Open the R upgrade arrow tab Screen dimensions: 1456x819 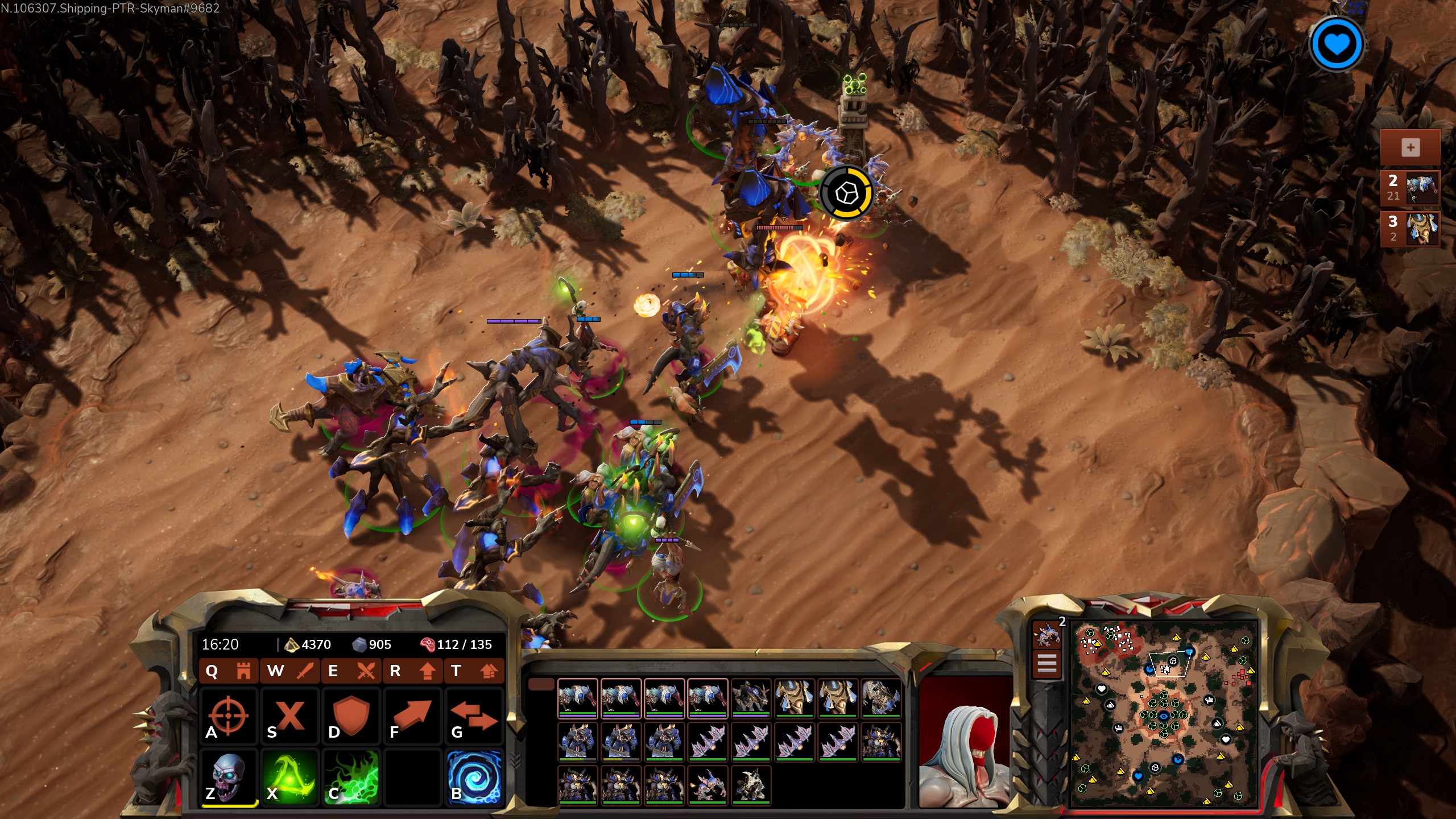pos(413,671)
